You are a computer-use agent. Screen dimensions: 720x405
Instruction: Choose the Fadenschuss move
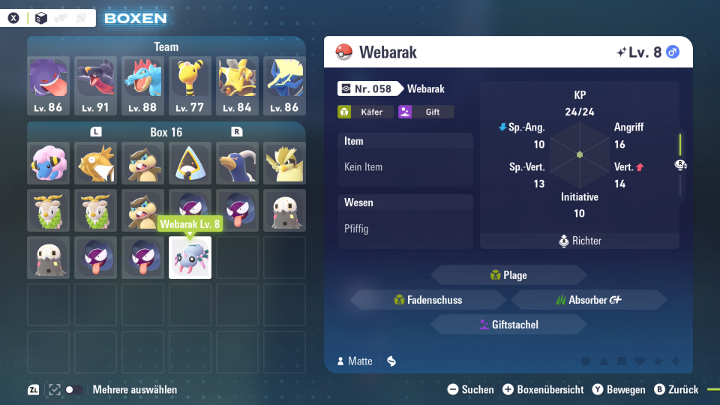tap(426, 299)
